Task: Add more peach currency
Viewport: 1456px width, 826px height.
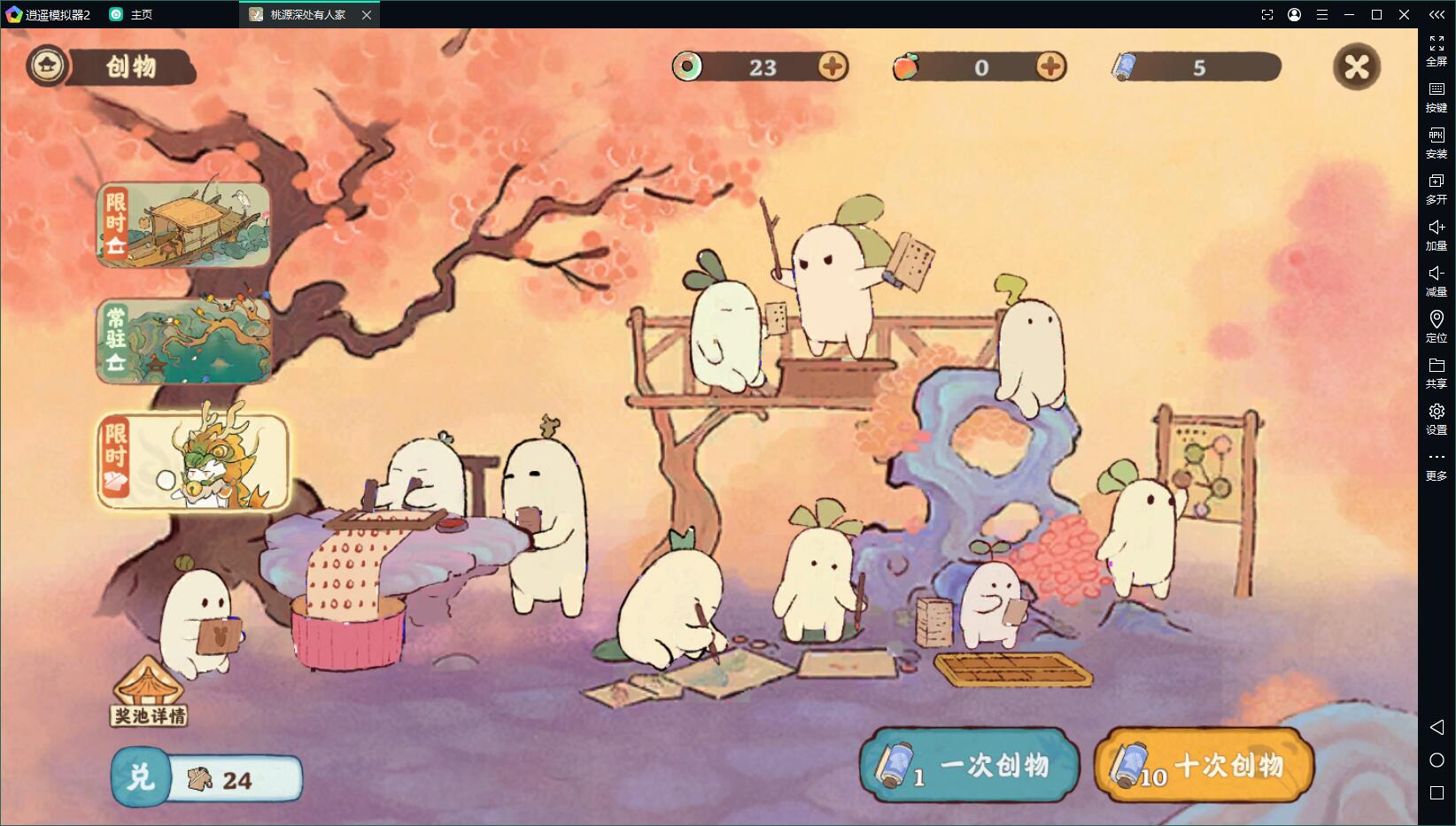Action: coord(1050,67)
